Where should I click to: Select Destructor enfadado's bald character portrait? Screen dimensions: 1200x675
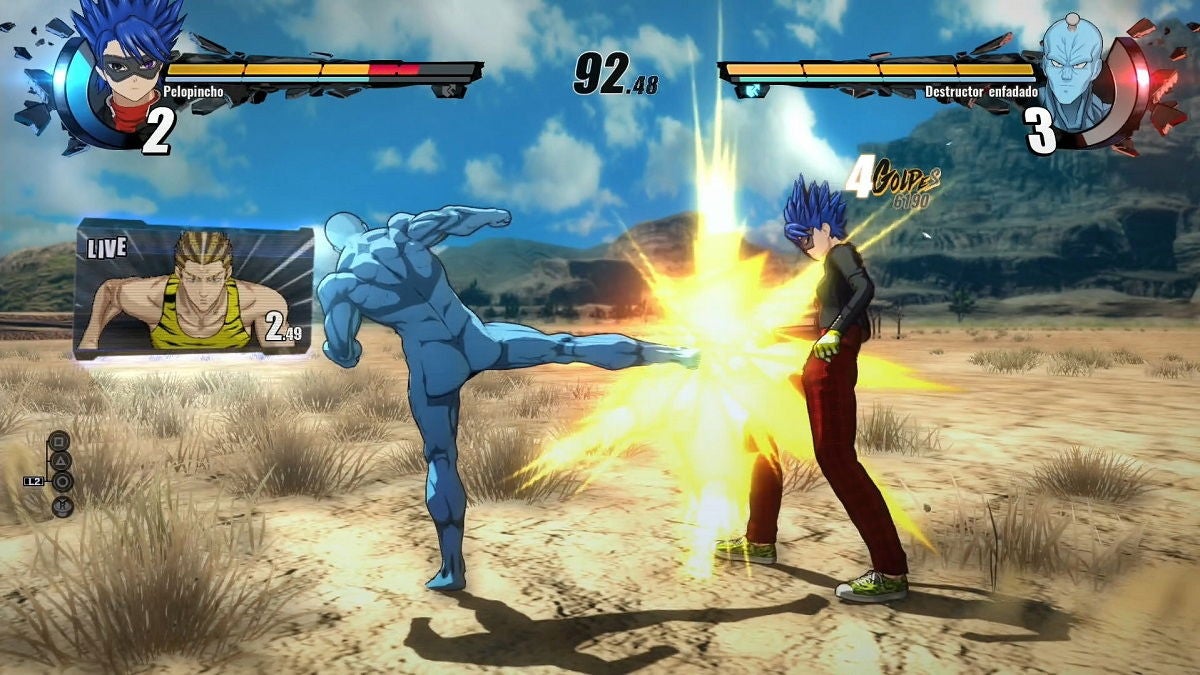click(1073, 67)
